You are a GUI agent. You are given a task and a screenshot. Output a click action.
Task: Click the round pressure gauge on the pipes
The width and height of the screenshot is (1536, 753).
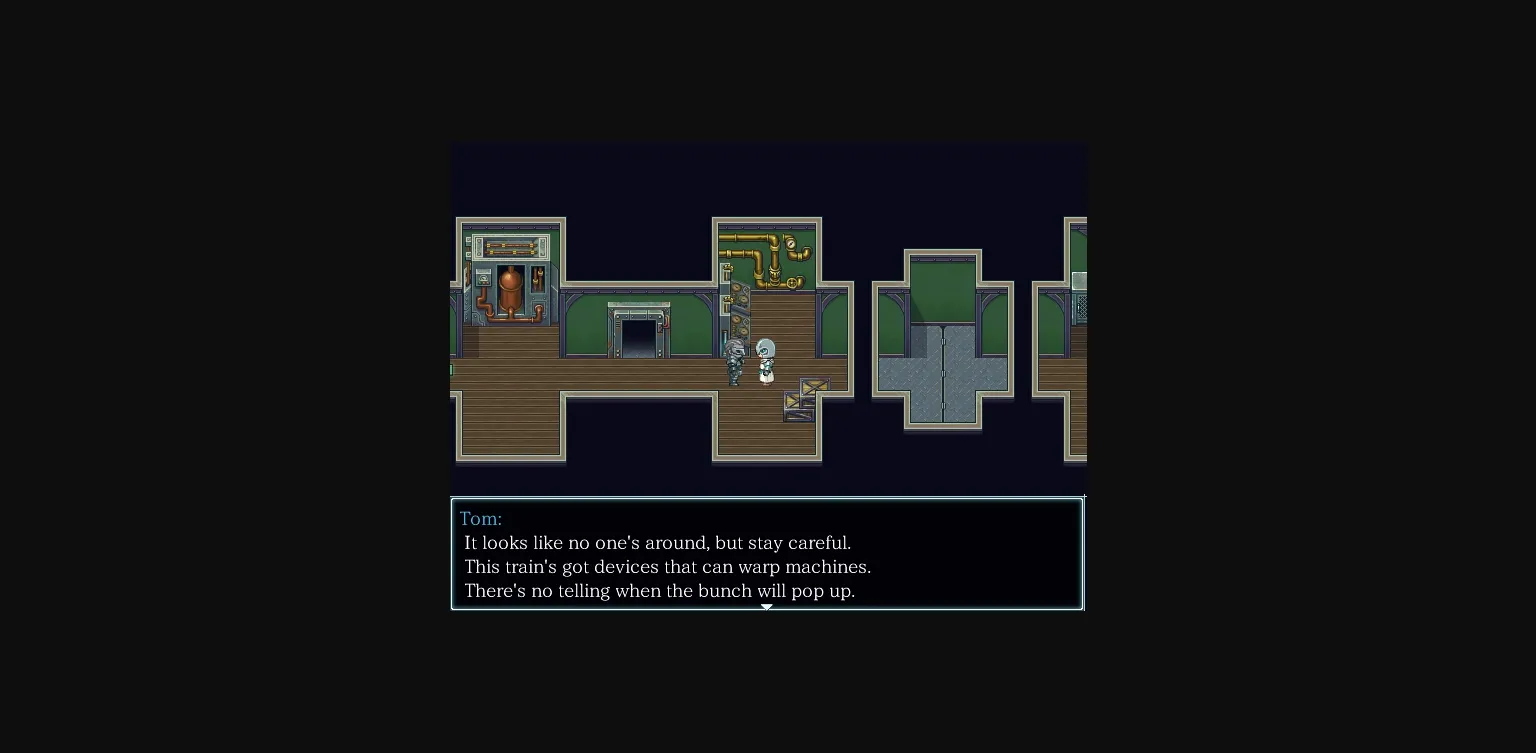point(791,243)
